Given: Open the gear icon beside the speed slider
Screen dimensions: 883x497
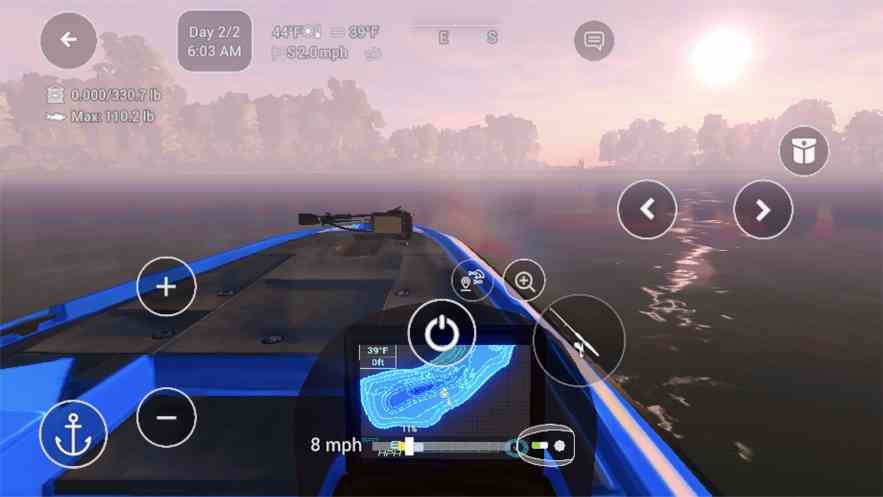Looking at the screenshot, I should 560,445.
